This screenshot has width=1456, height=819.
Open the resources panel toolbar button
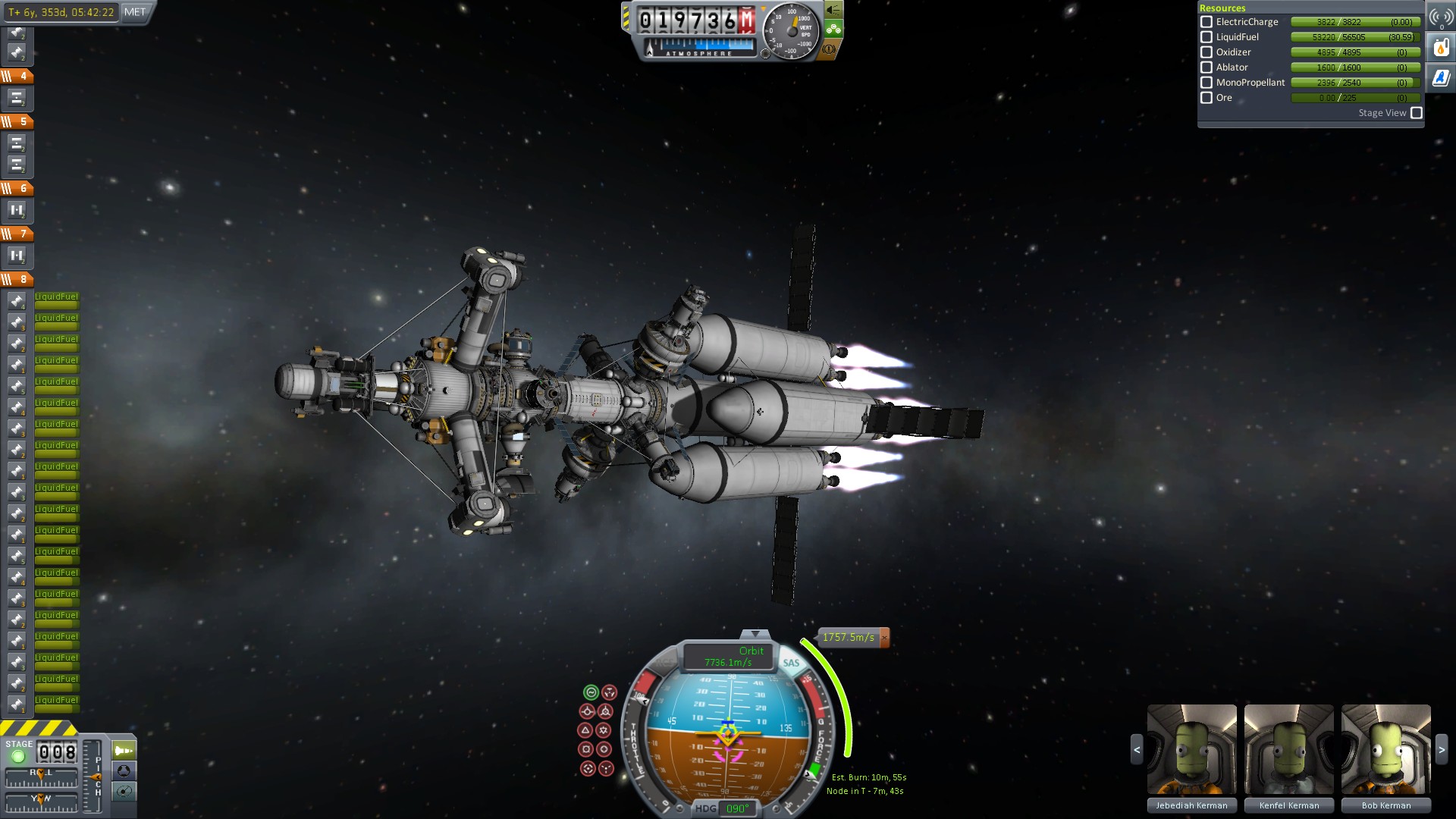point(1441,48)
